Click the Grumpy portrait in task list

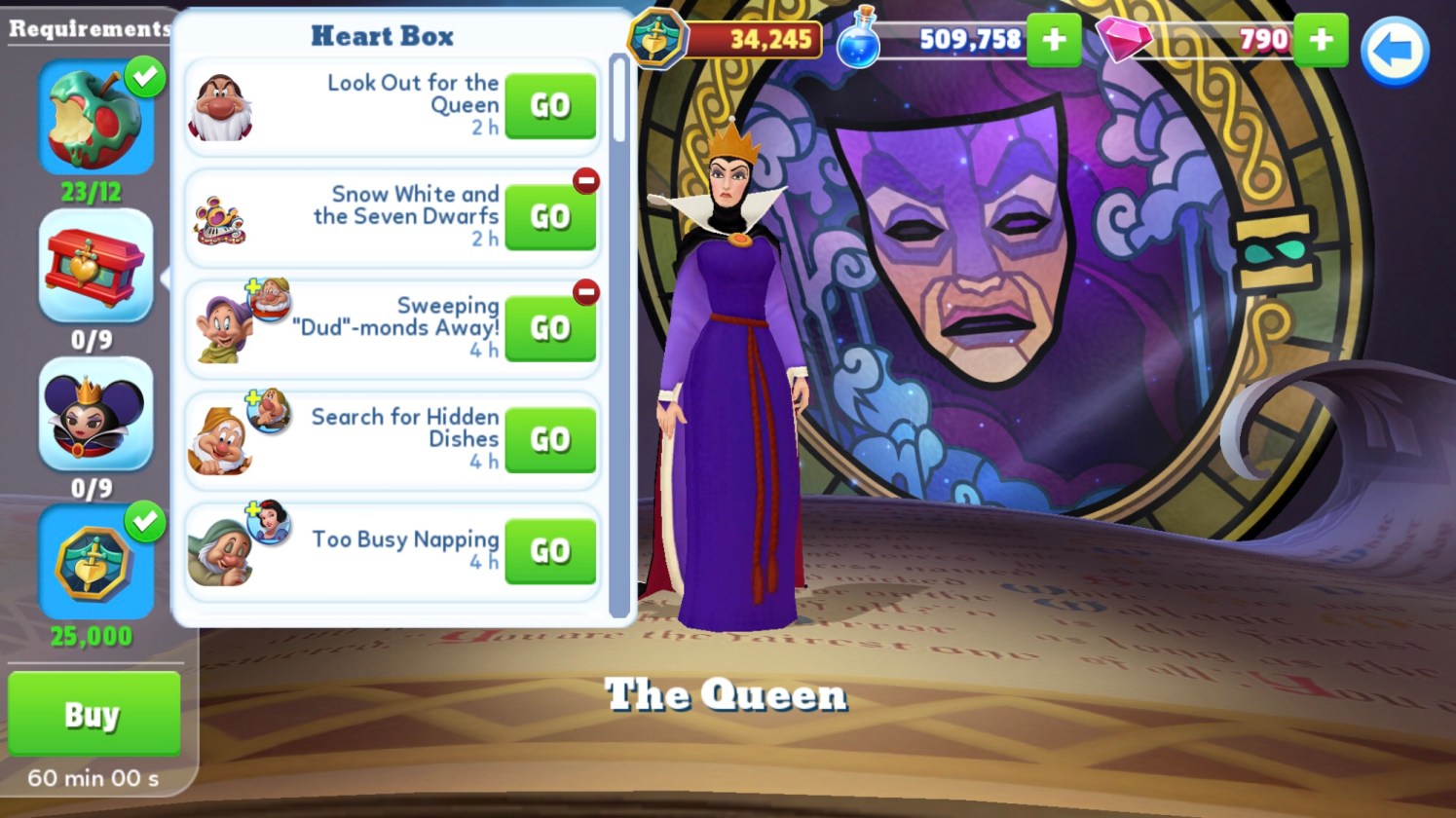click(x=221, y=107)
